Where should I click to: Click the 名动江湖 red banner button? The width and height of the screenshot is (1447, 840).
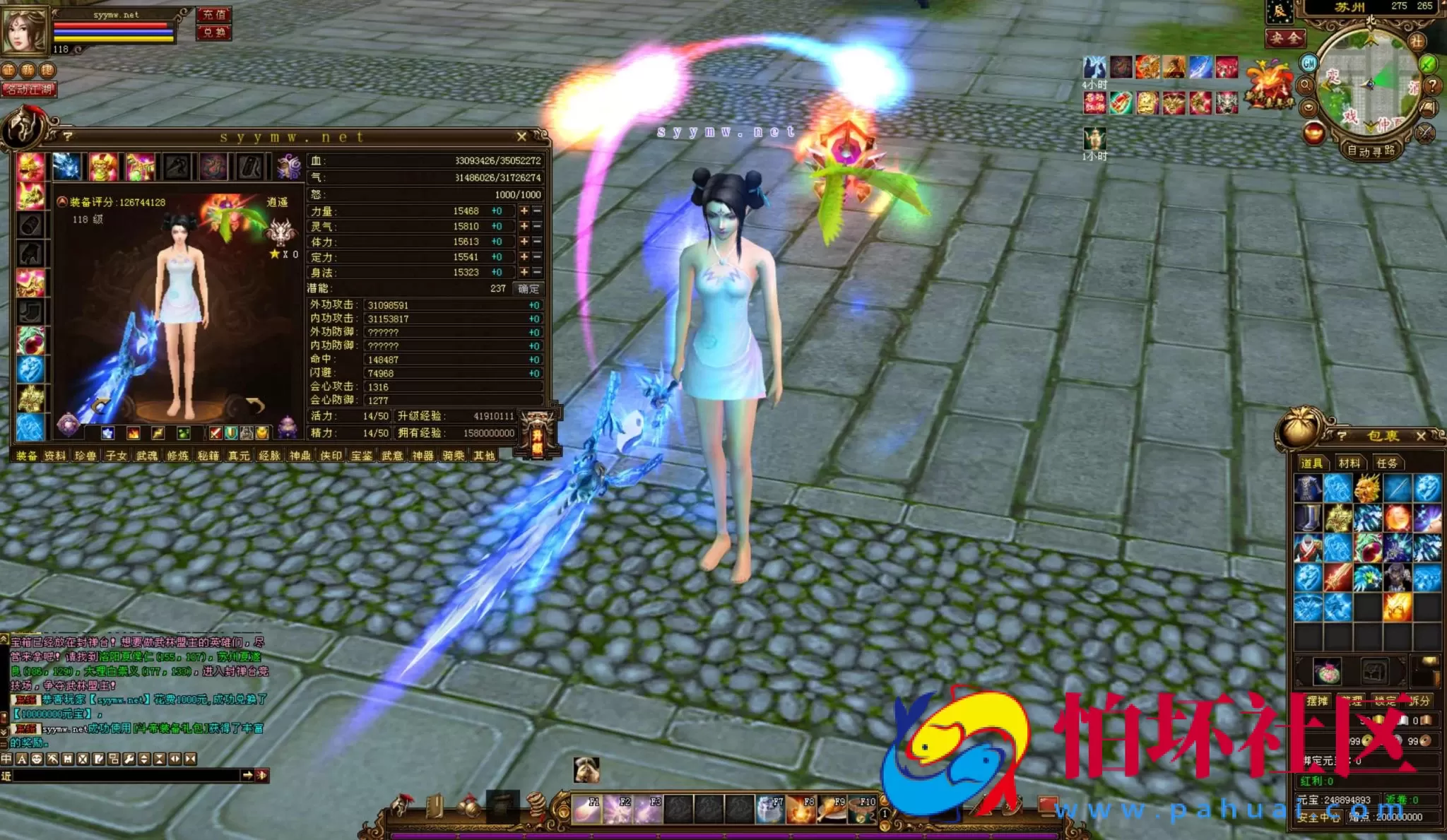29,90
